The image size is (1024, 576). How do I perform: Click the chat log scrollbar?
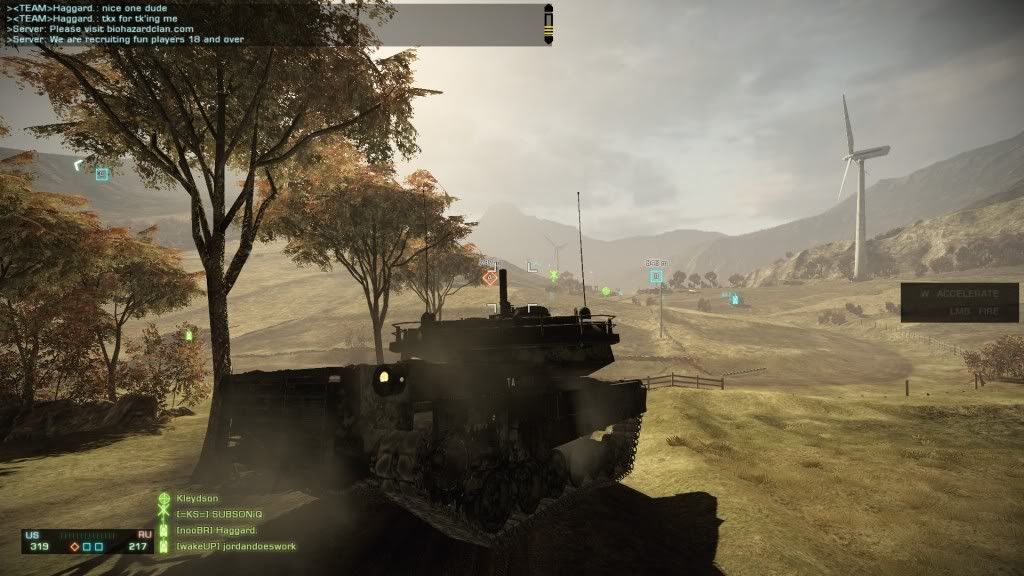coord(548,24)
